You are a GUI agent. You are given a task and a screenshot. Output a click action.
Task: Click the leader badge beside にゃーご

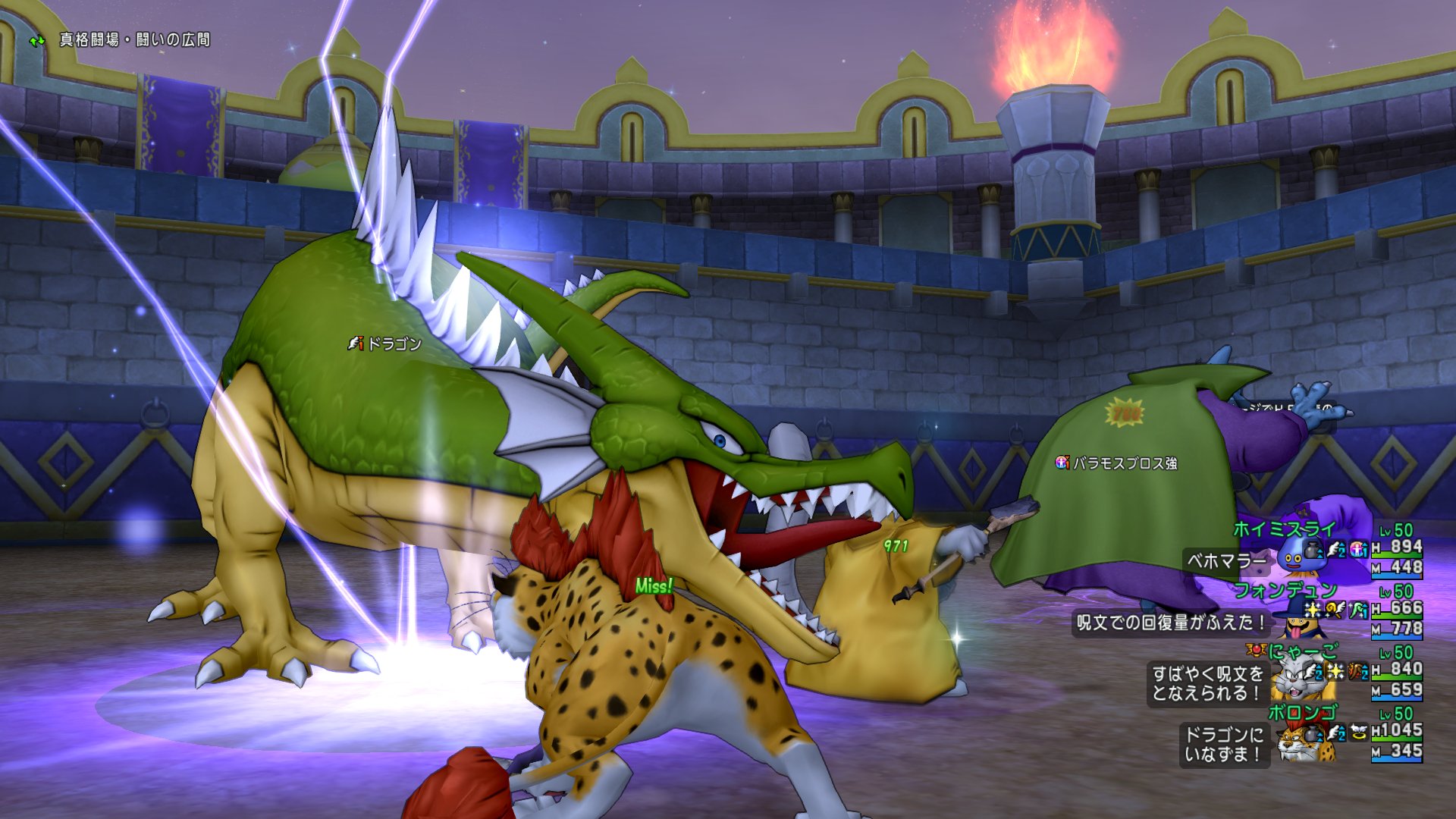(x=1256, y=650)
